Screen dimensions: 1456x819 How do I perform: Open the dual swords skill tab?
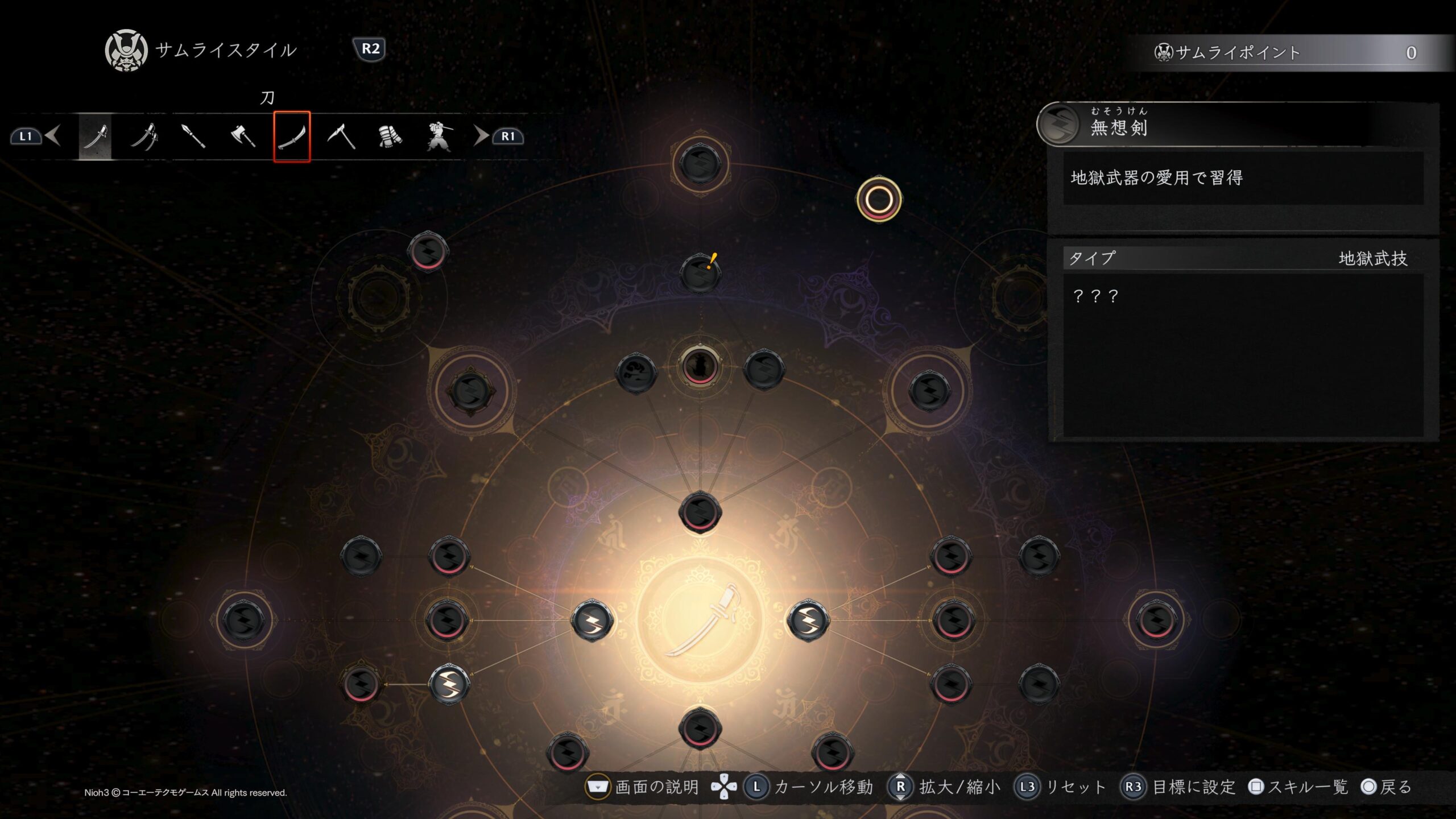click(144, 136)
